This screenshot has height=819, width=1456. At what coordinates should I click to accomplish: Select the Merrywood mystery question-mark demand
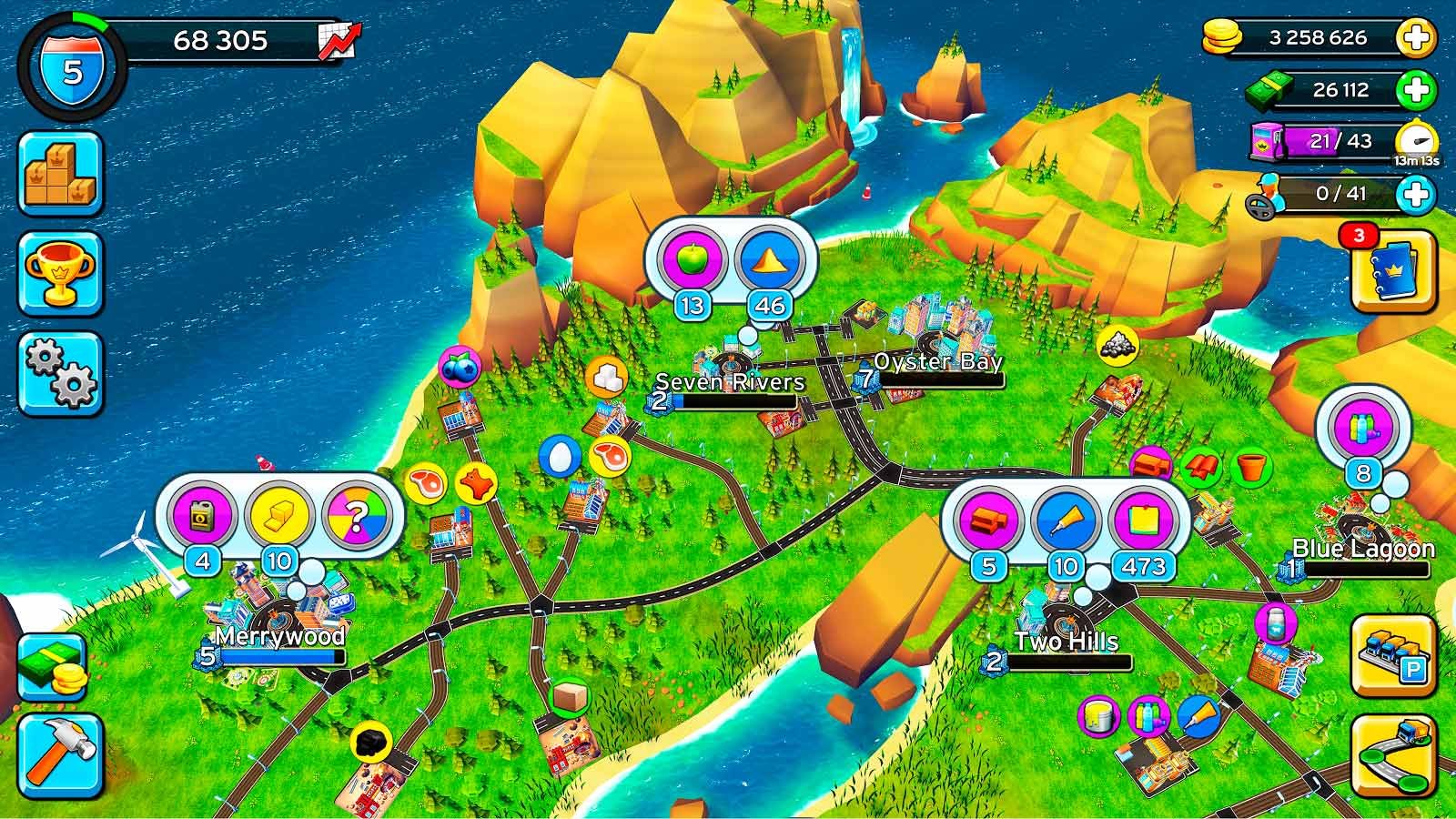356,516
